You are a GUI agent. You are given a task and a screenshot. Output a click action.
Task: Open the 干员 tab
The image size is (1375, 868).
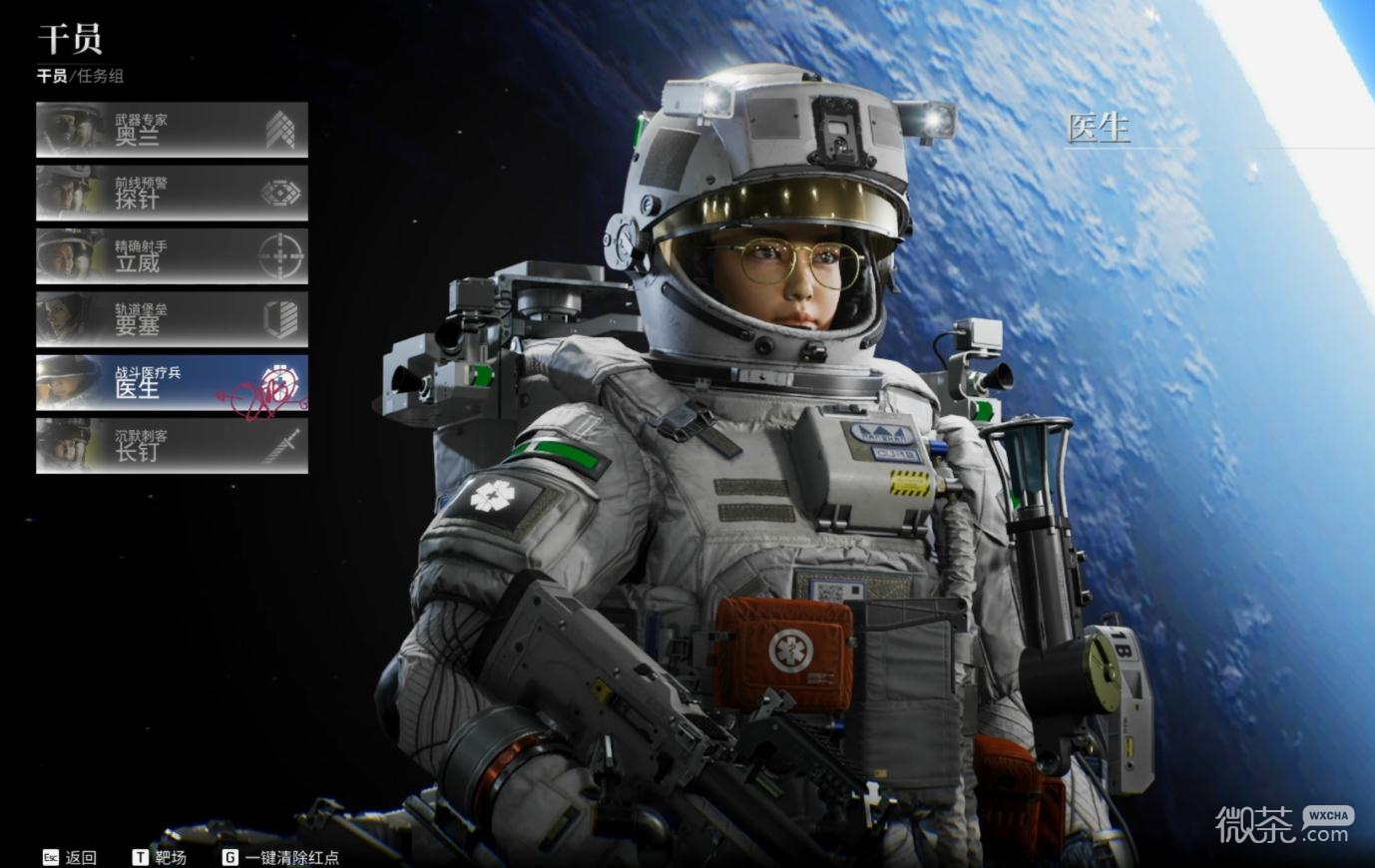coord(52,76)
